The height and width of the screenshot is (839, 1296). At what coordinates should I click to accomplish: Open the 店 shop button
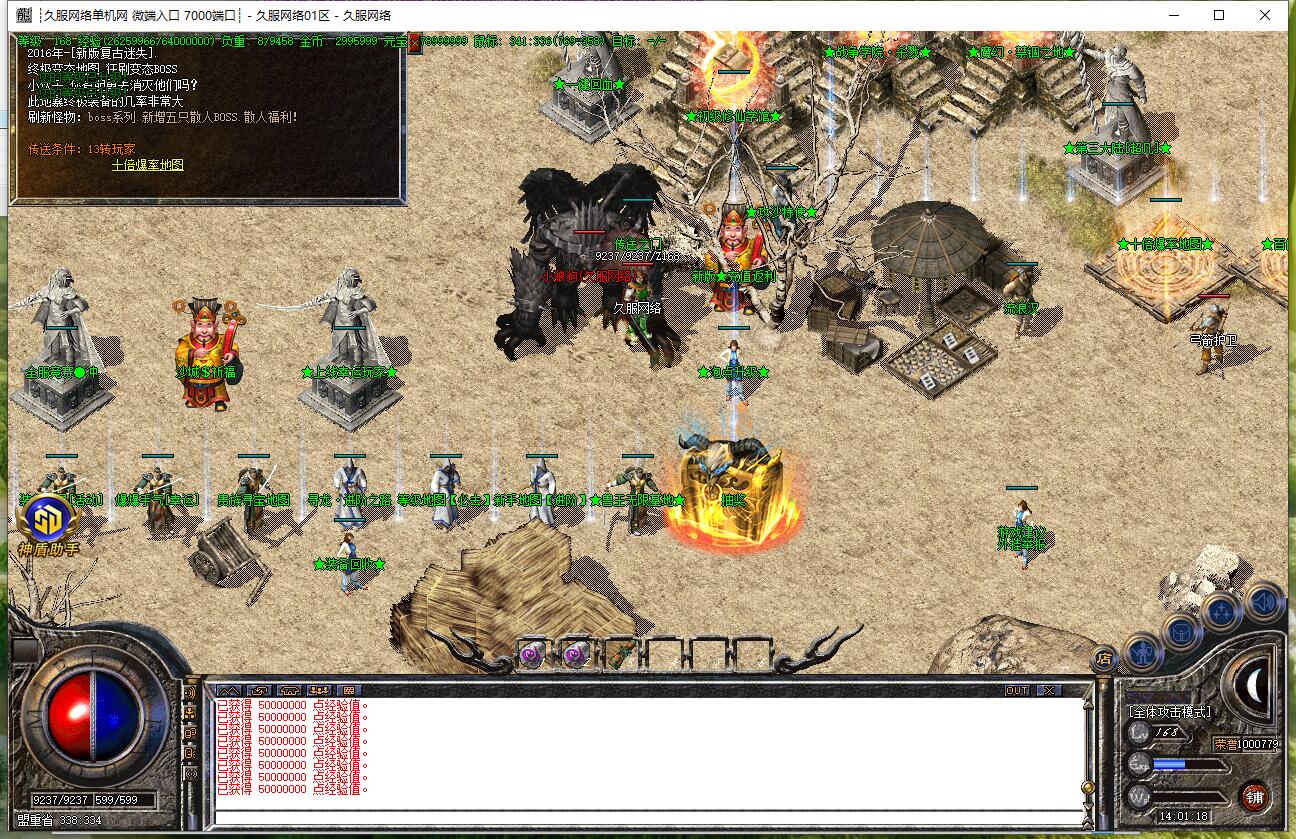pyautogui.click(x=1104, y=657)
